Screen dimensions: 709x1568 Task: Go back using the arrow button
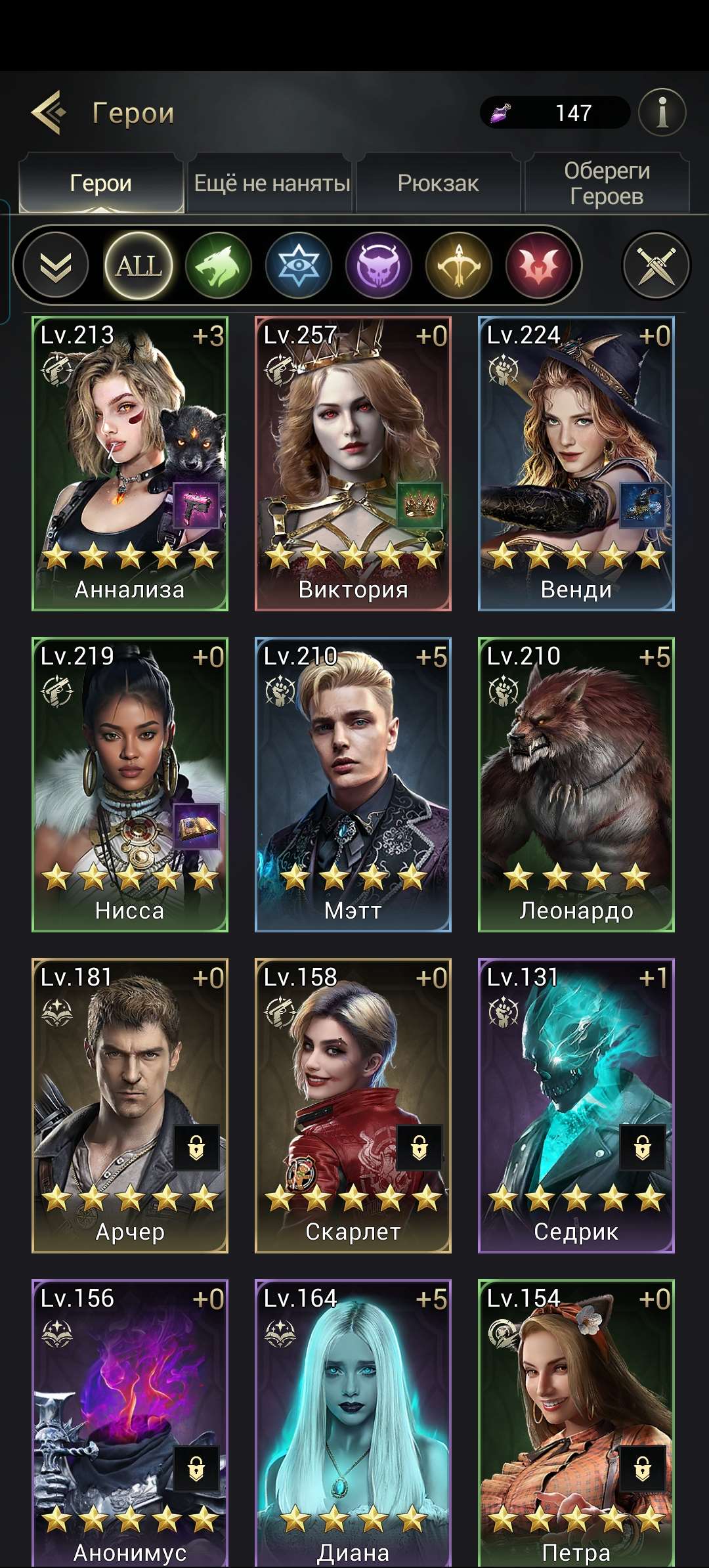point(49,113)
